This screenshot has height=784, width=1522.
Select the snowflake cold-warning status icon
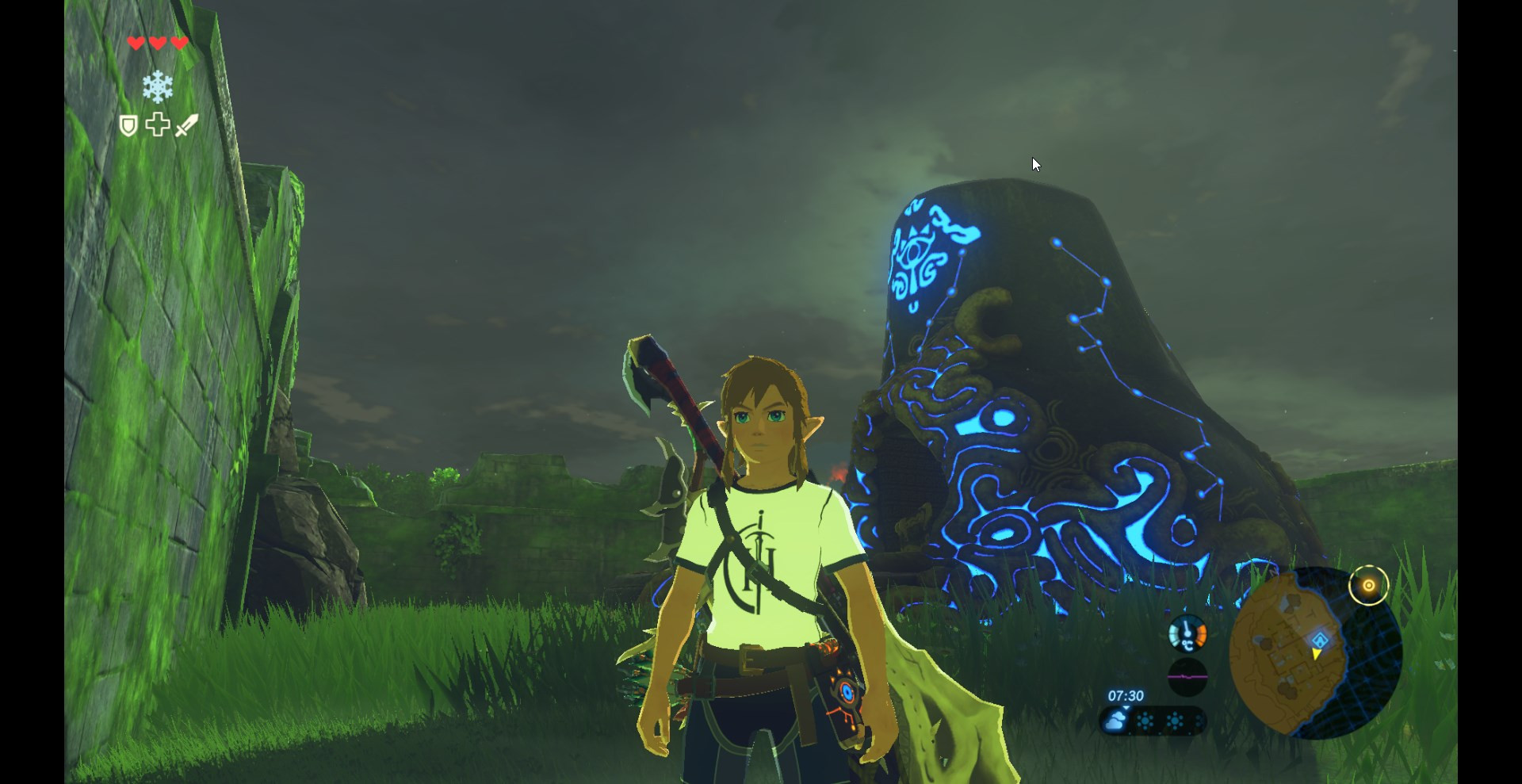pyautogui.click(x=159, y=87)
